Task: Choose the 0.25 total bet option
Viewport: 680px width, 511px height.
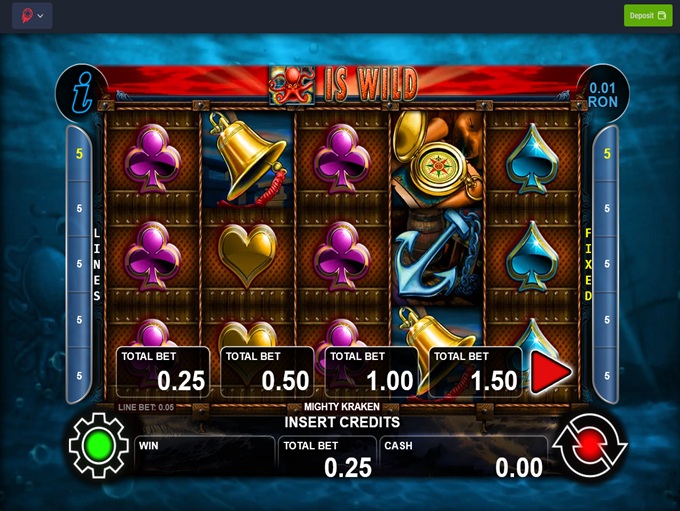Action: pyautogui.click(x=163, y=372)
